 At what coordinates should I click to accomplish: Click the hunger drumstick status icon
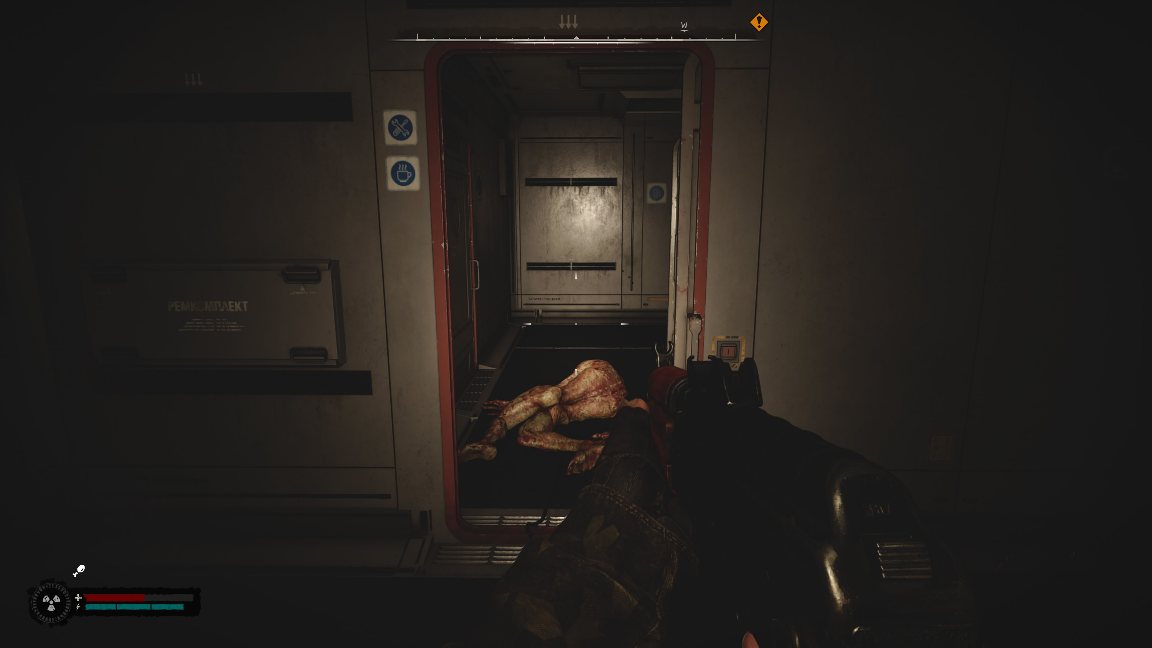tap(79, 570)
